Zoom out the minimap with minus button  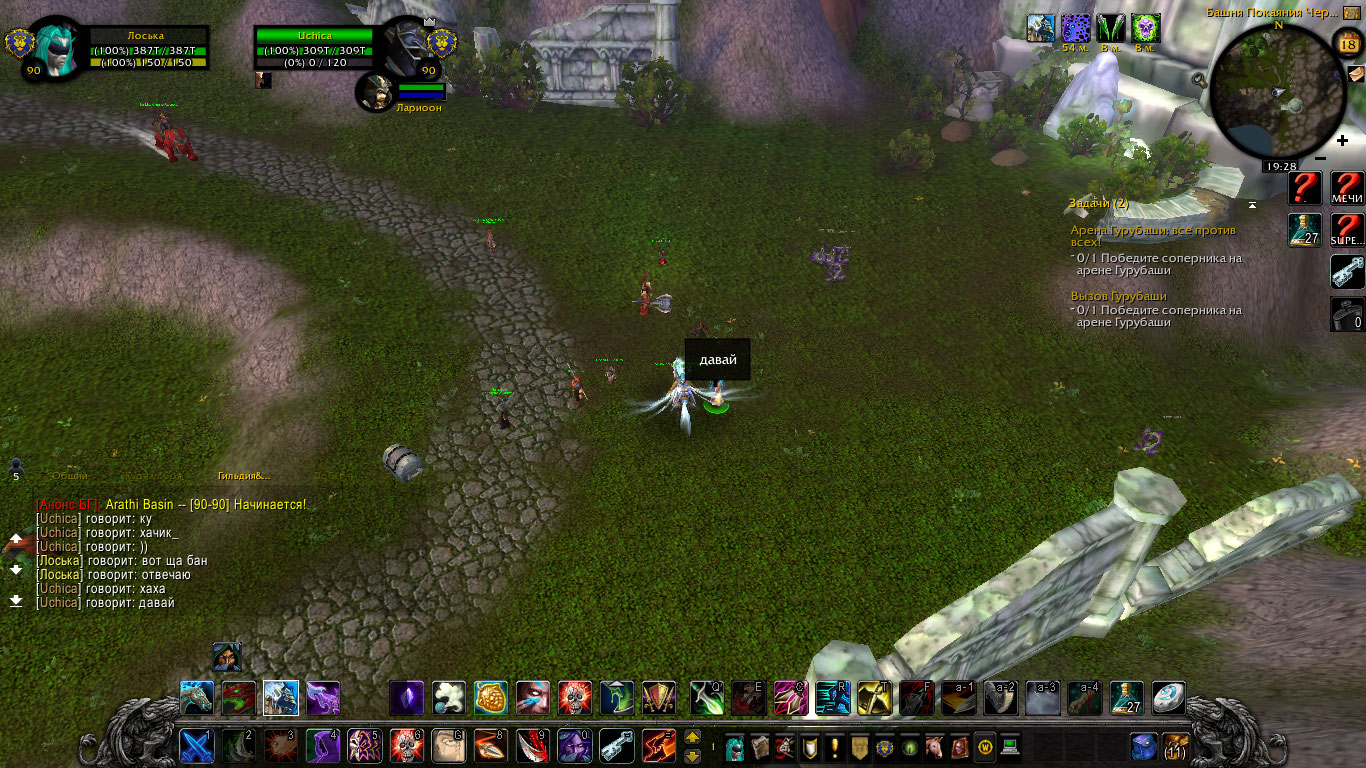tap(1321, 158)
